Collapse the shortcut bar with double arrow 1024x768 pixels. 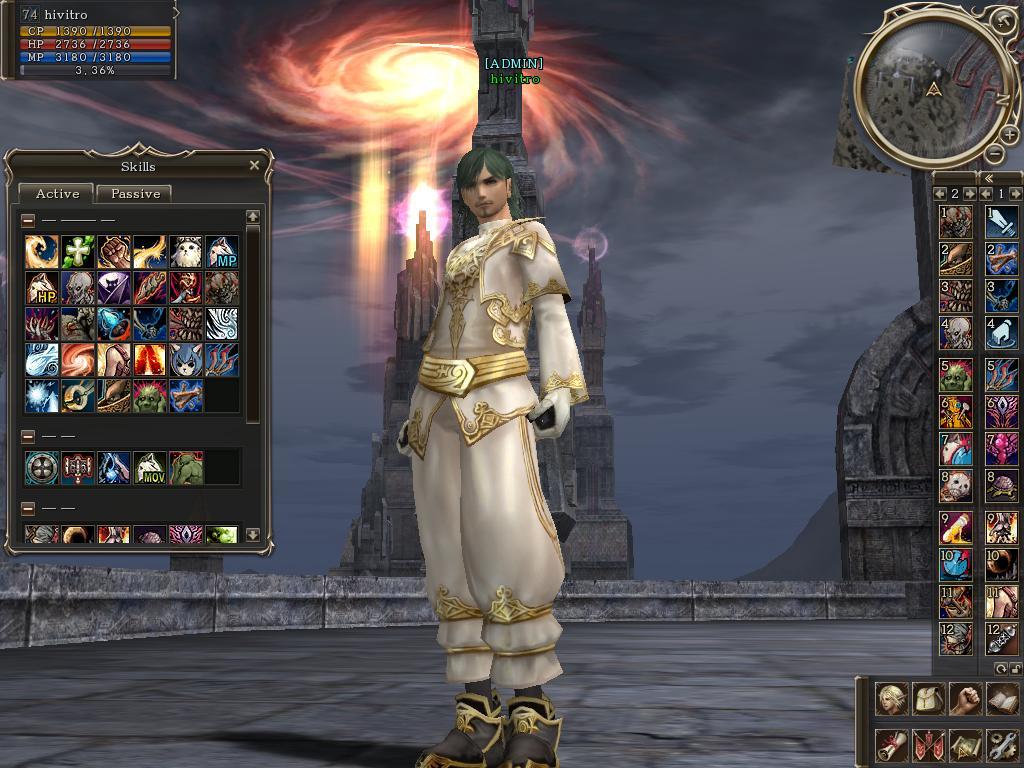point(989,178)
